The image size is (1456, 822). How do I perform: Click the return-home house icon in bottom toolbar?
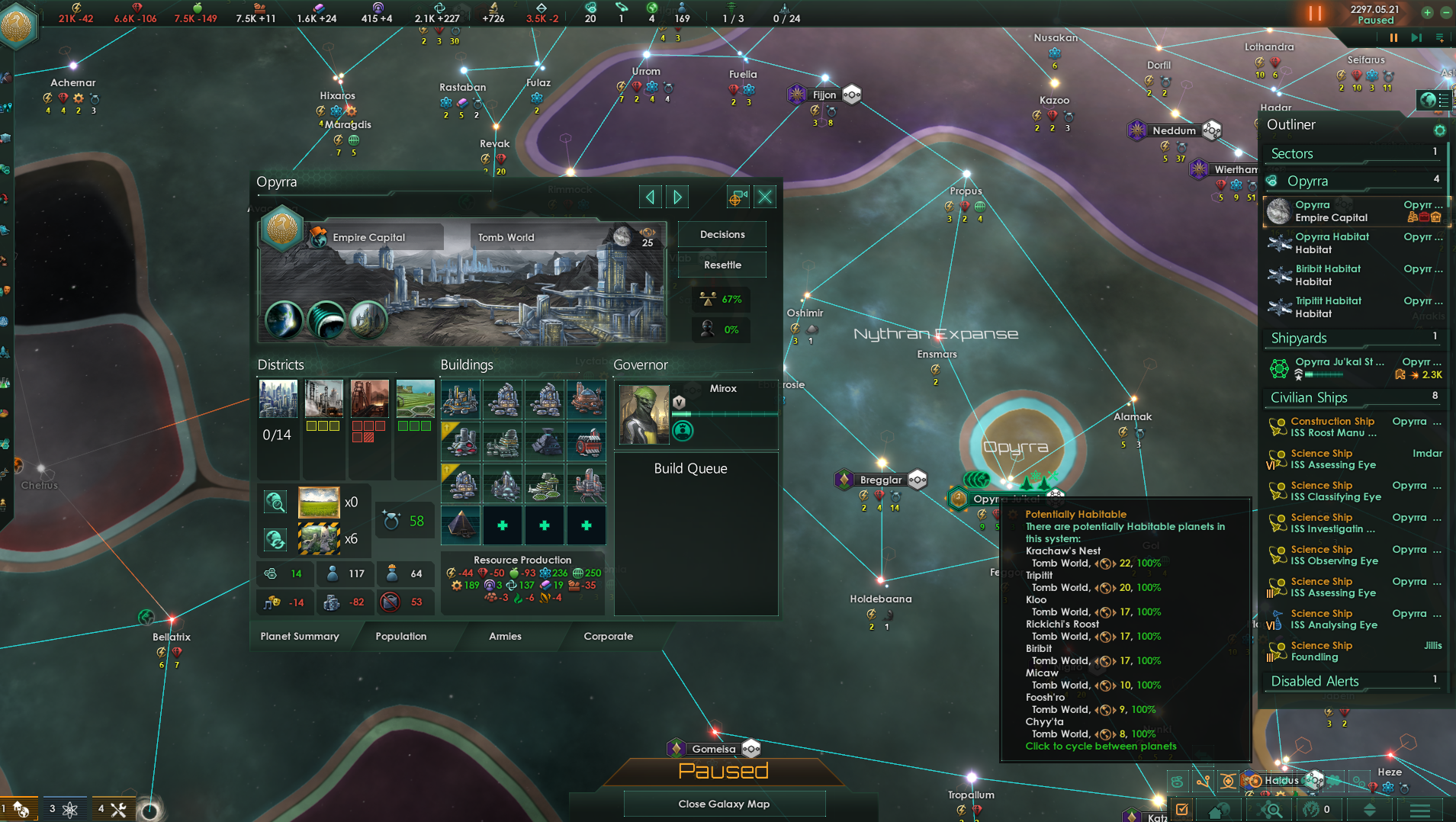1218,811
